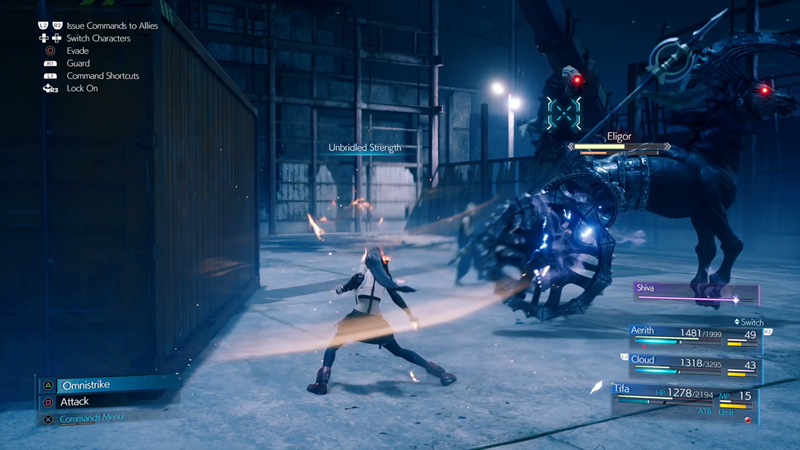Open the Commands Menu
The height and width of the screenshot is (450, 800).
[x=92, y=419]
